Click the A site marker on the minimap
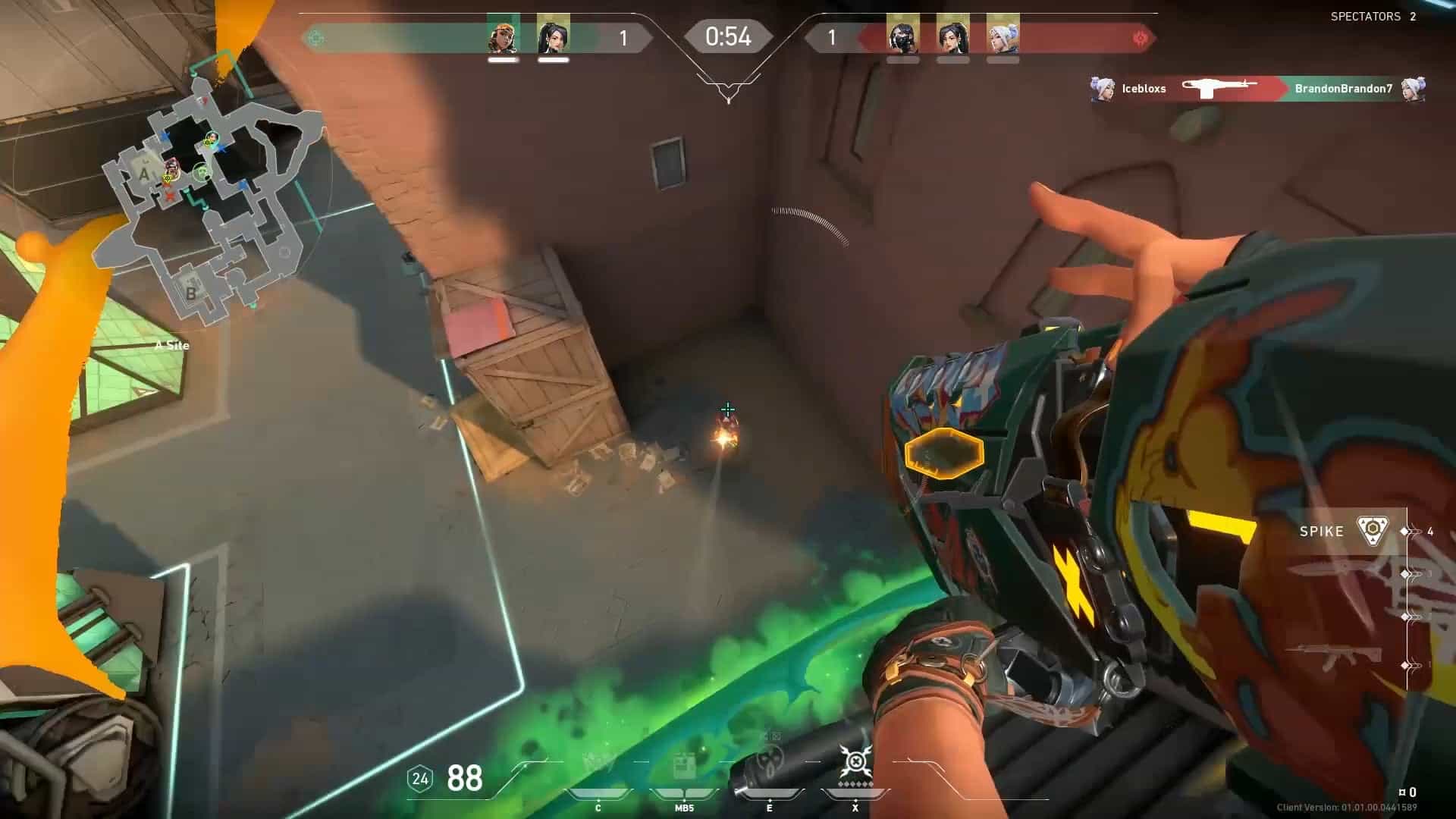1456x819 pixels. 145,175
